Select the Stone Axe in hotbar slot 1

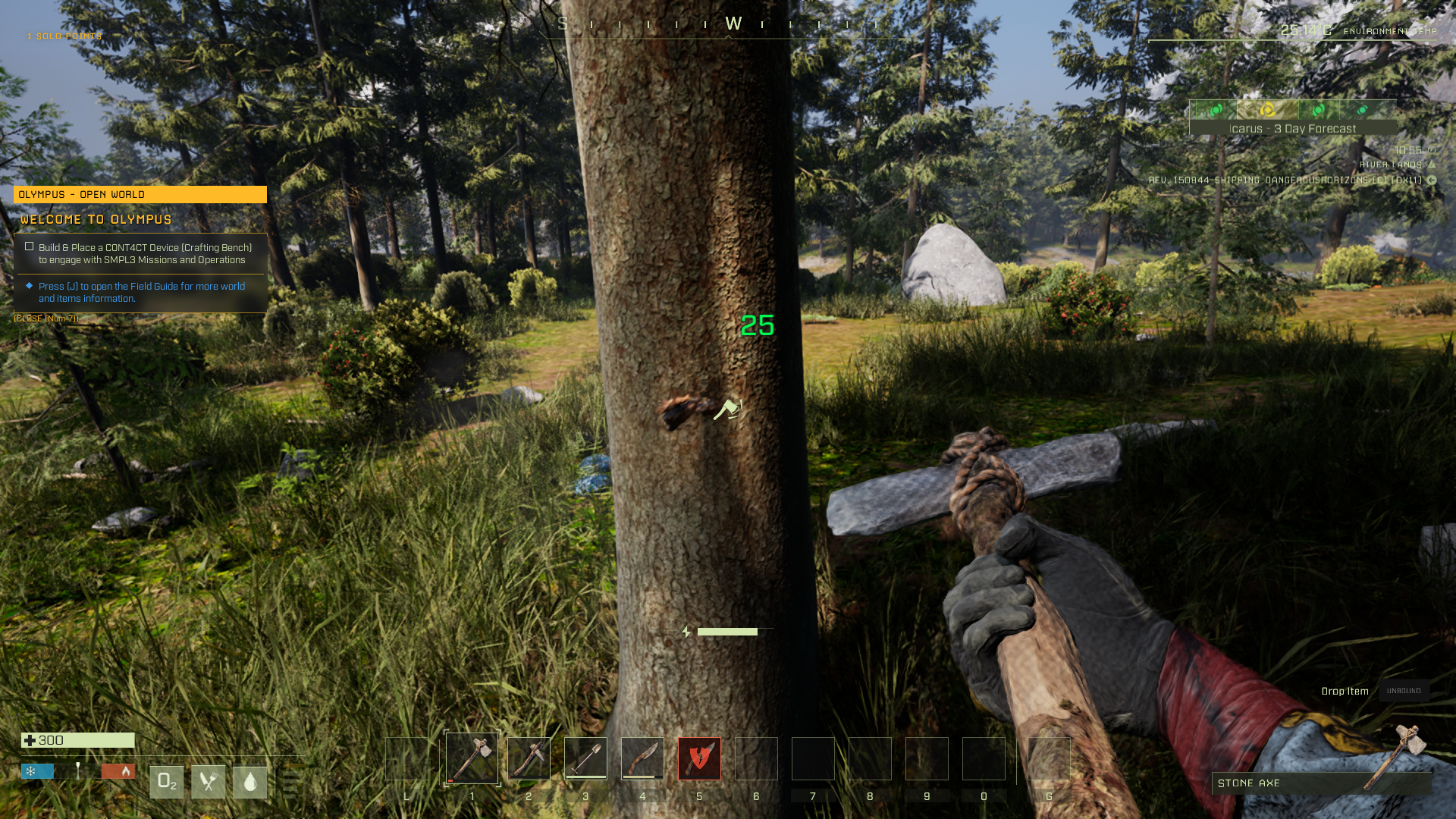[x=472, y=758]
